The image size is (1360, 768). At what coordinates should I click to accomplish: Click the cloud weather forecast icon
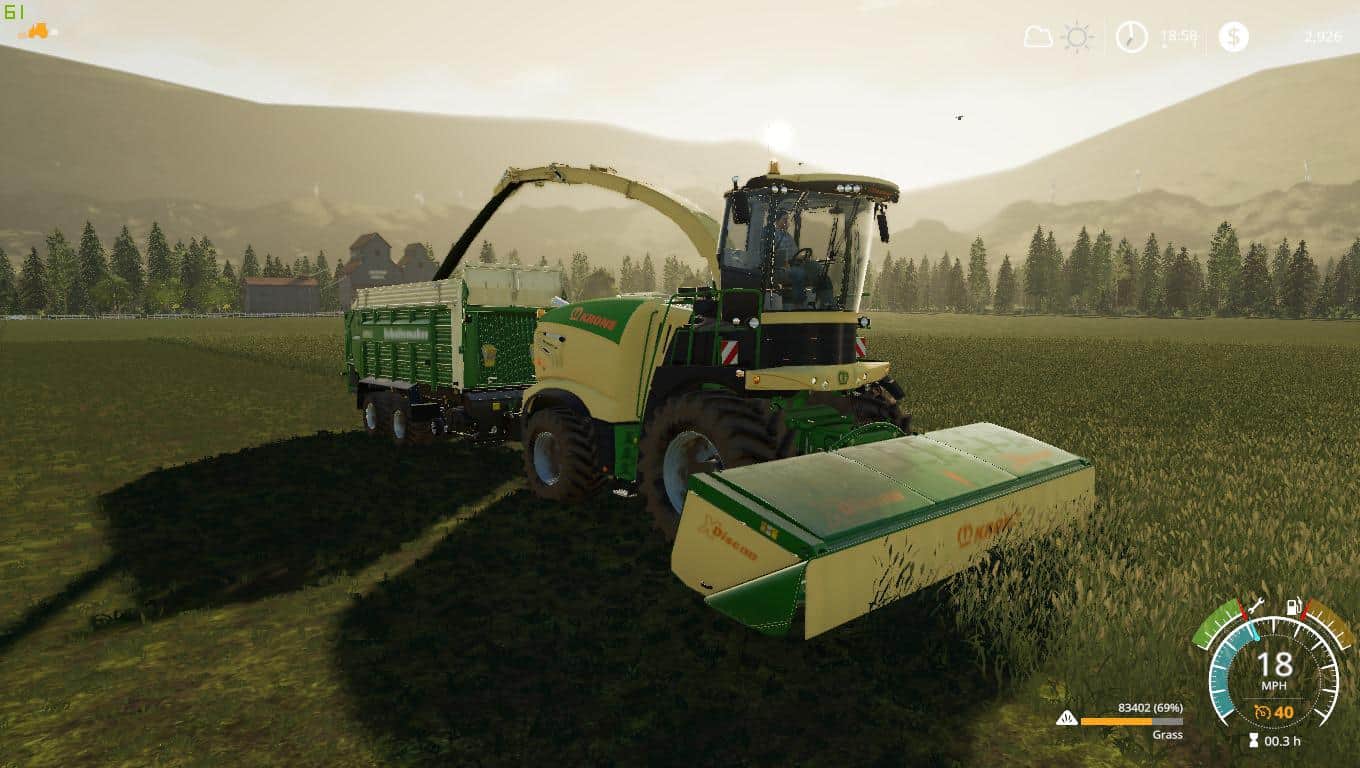(x=1038, y=36)
